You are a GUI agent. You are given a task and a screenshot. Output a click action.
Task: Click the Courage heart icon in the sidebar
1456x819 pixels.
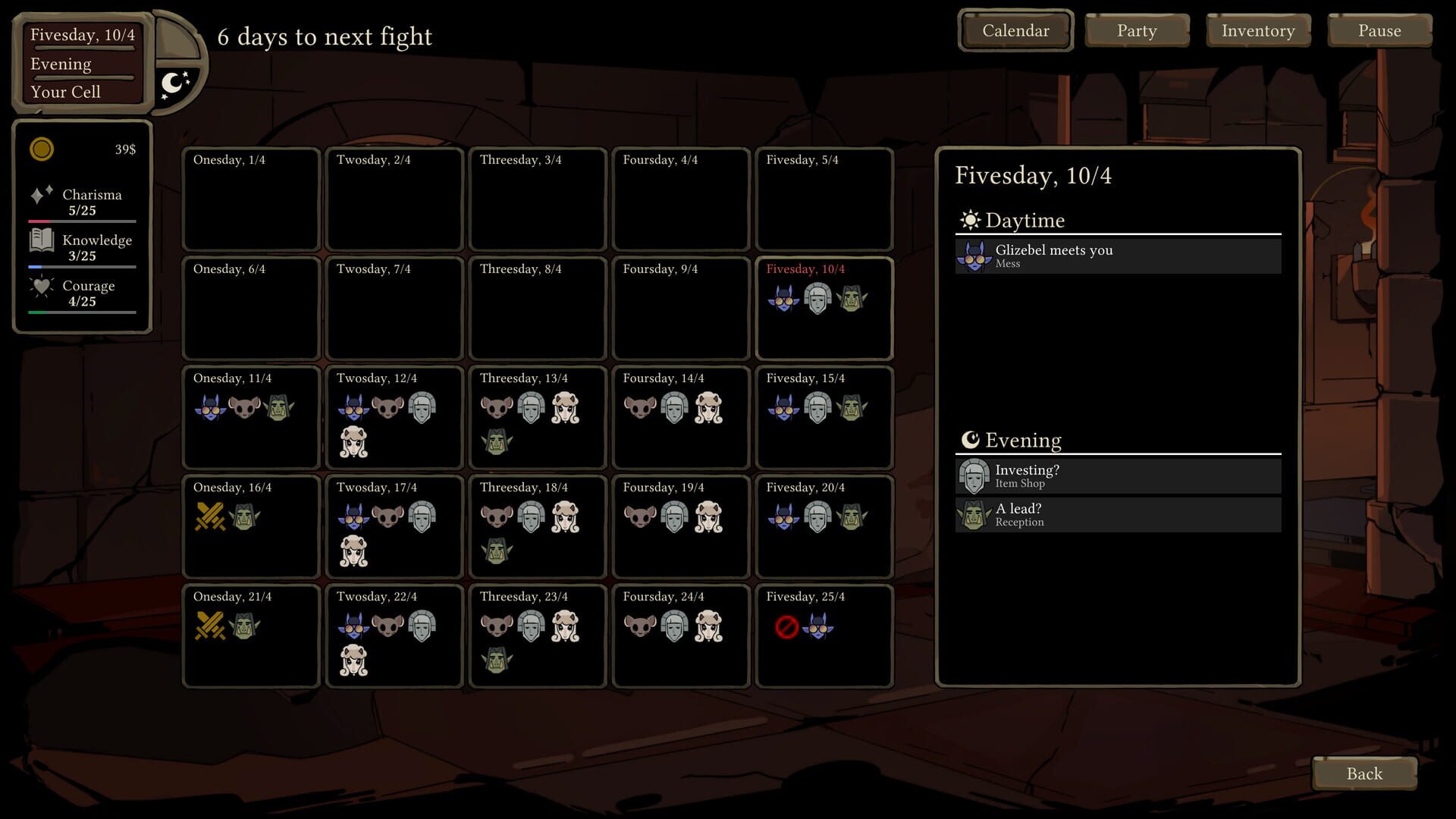(40, 286)
